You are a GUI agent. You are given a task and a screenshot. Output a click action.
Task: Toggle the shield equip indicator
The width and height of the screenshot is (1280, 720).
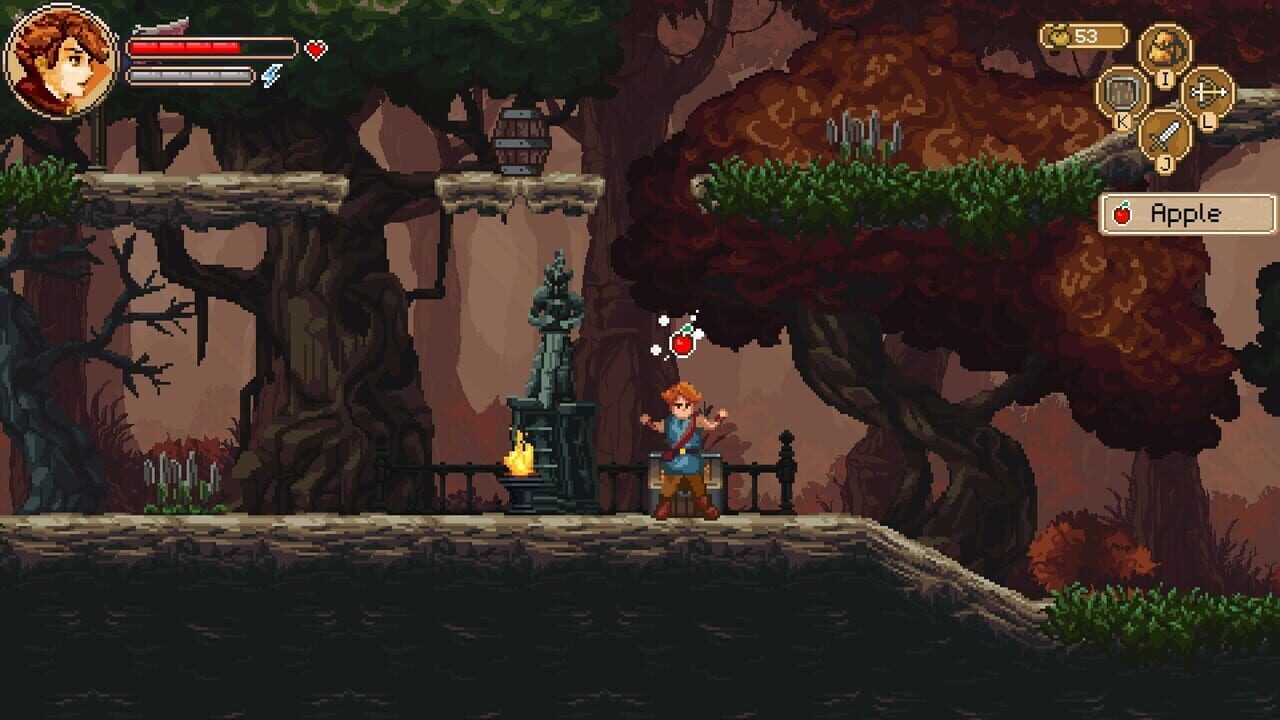click(1121, 91)
